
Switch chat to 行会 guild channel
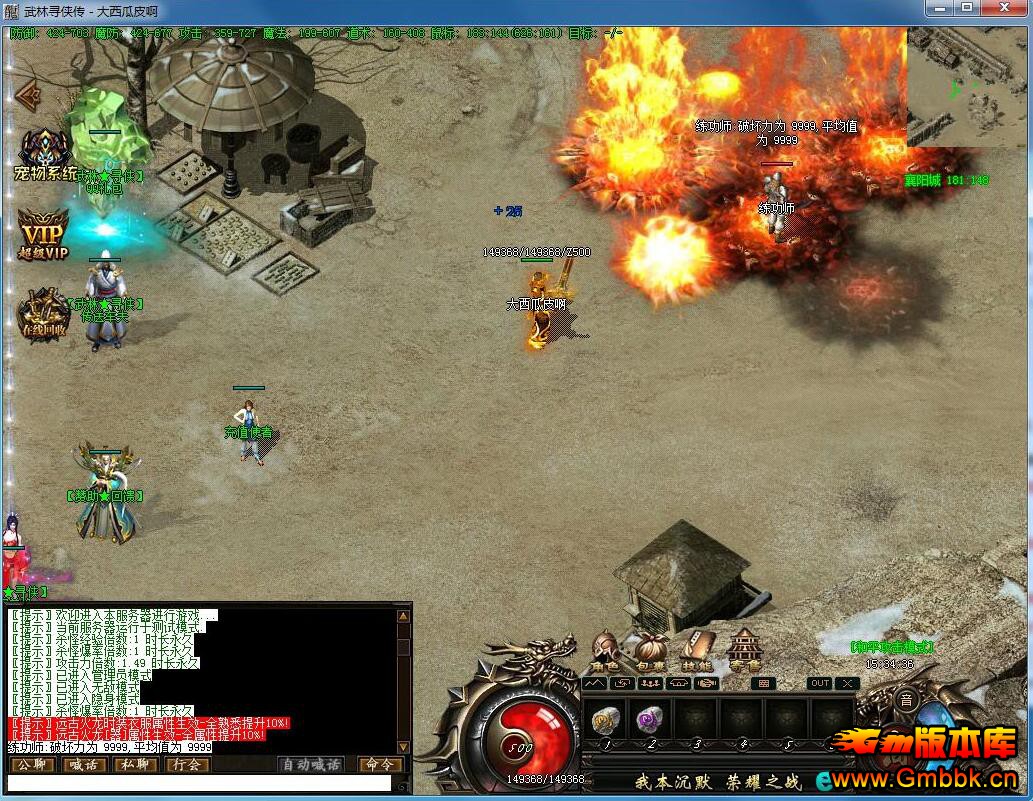pos(186,765)
